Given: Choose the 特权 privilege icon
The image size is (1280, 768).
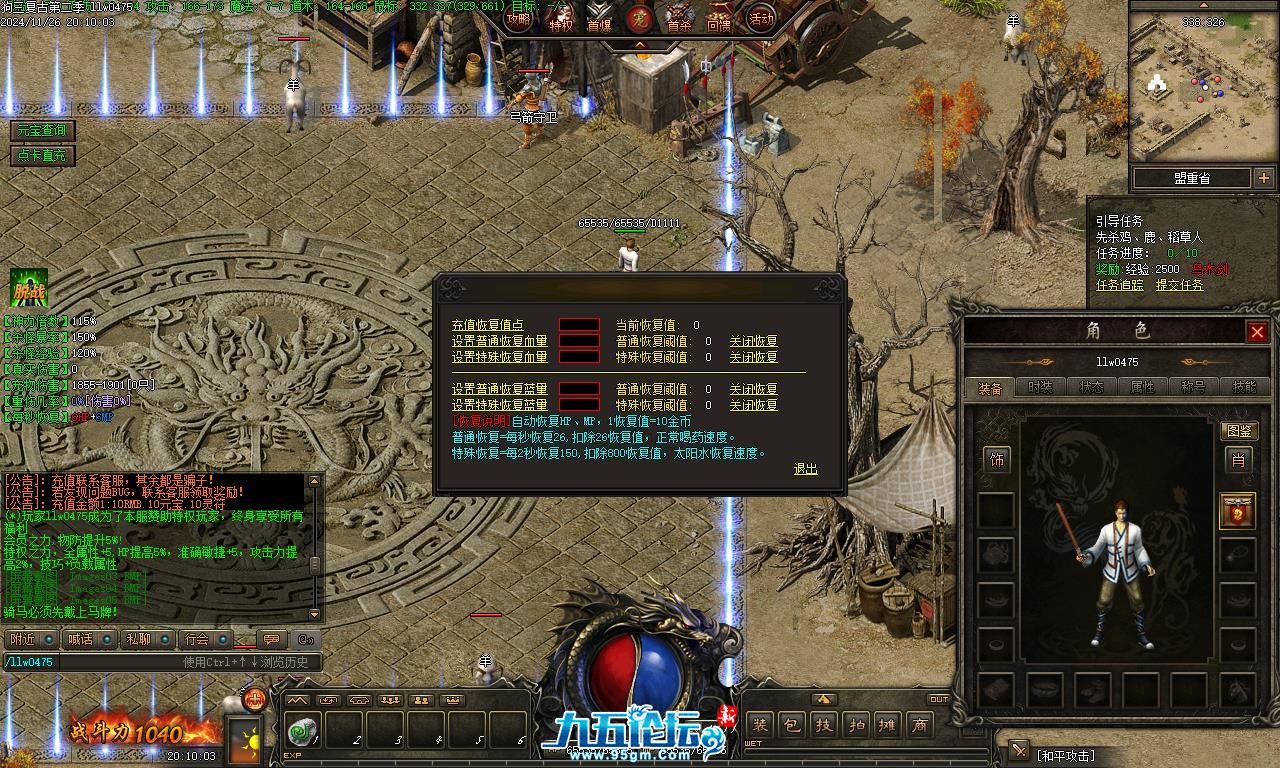Looking at the screenshot, I should coord(560,18).
